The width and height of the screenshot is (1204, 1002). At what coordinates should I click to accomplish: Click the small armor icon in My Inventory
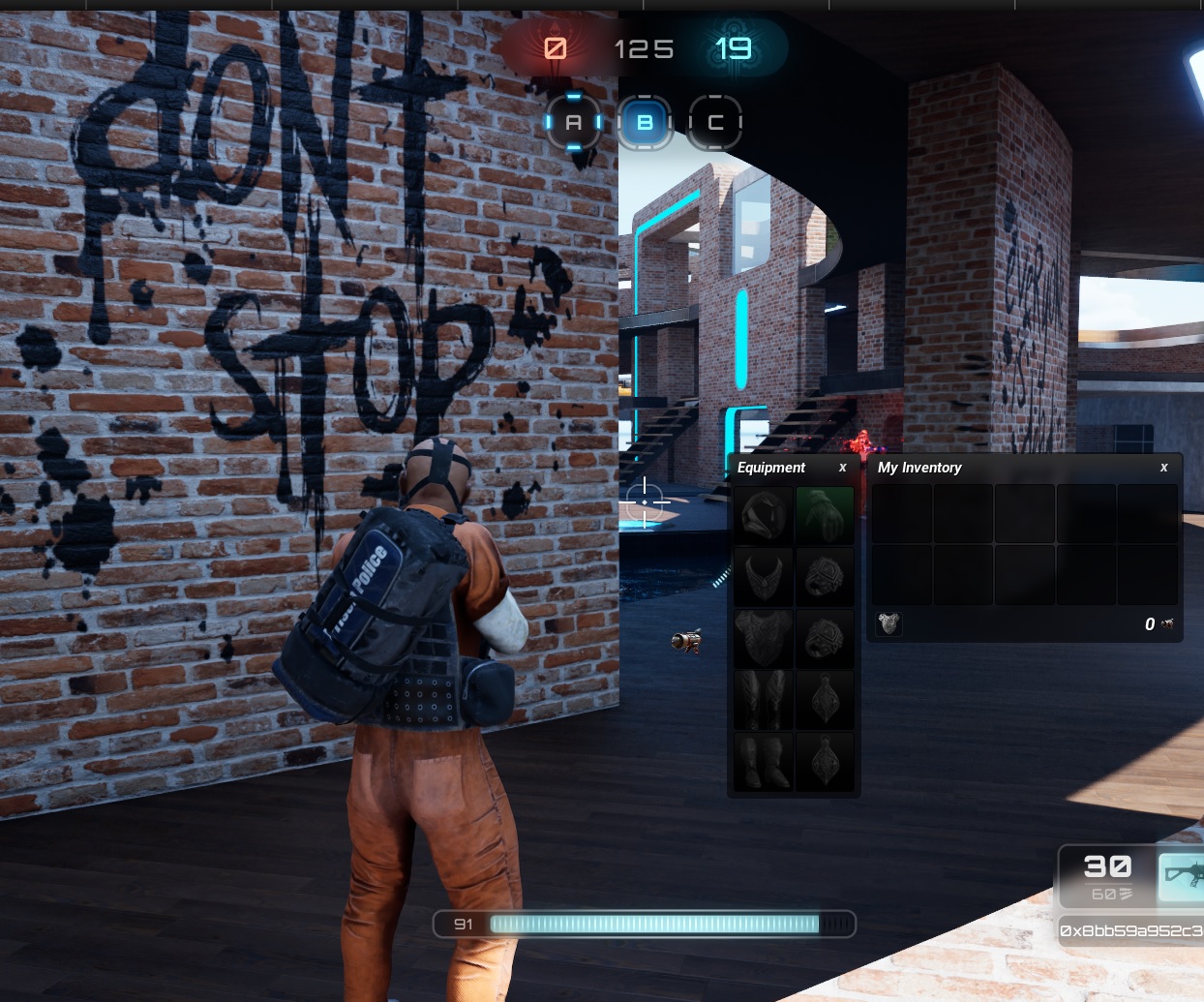click(x=888, y=623)
